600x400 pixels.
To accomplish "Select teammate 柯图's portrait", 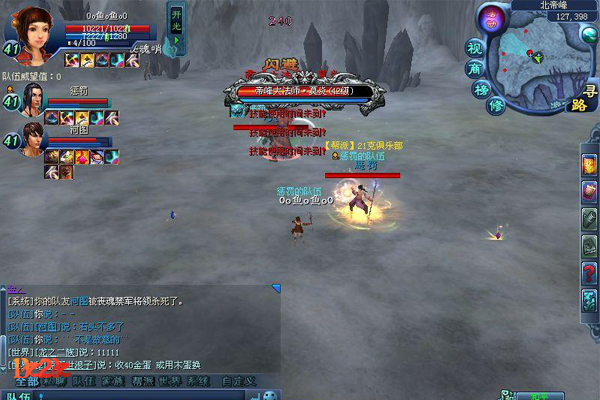I will tap(34, 141).
